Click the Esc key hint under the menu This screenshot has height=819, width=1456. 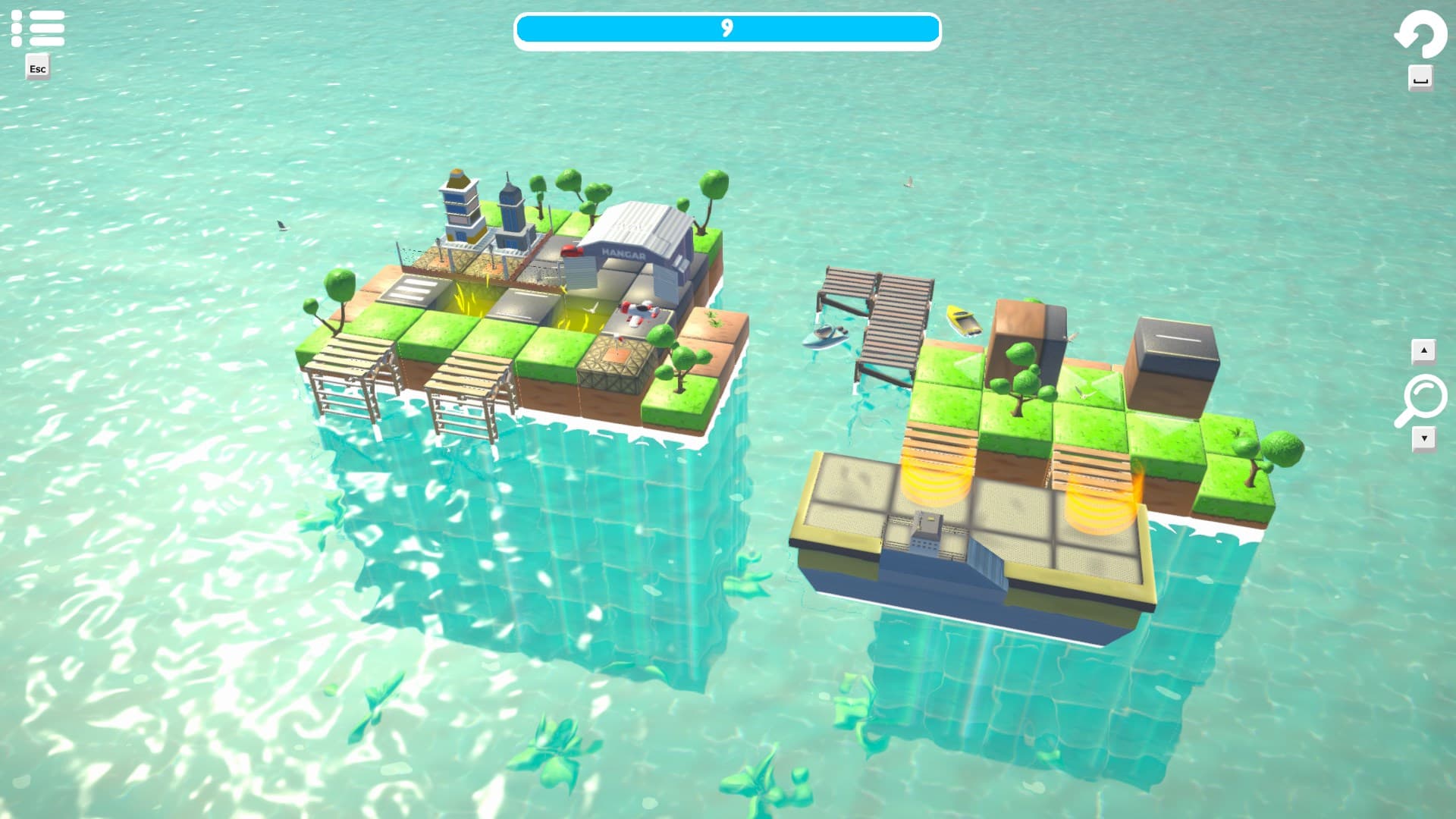pyautogui.click(x=36, y=69)
